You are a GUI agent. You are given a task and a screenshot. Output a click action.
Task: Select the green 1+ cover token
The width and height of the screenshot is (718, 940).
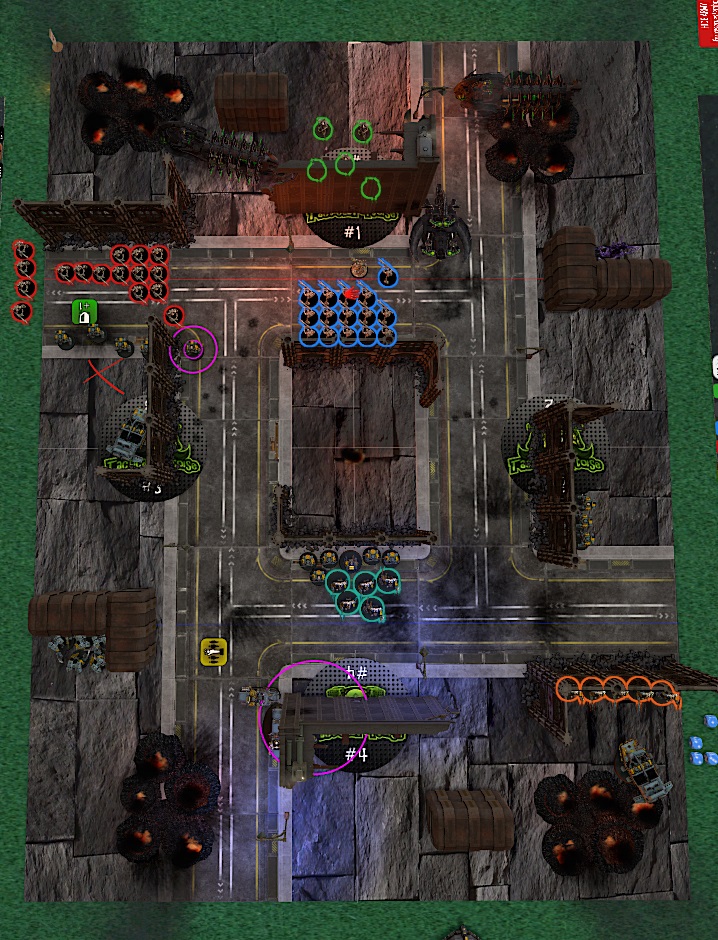pos(85,312)
